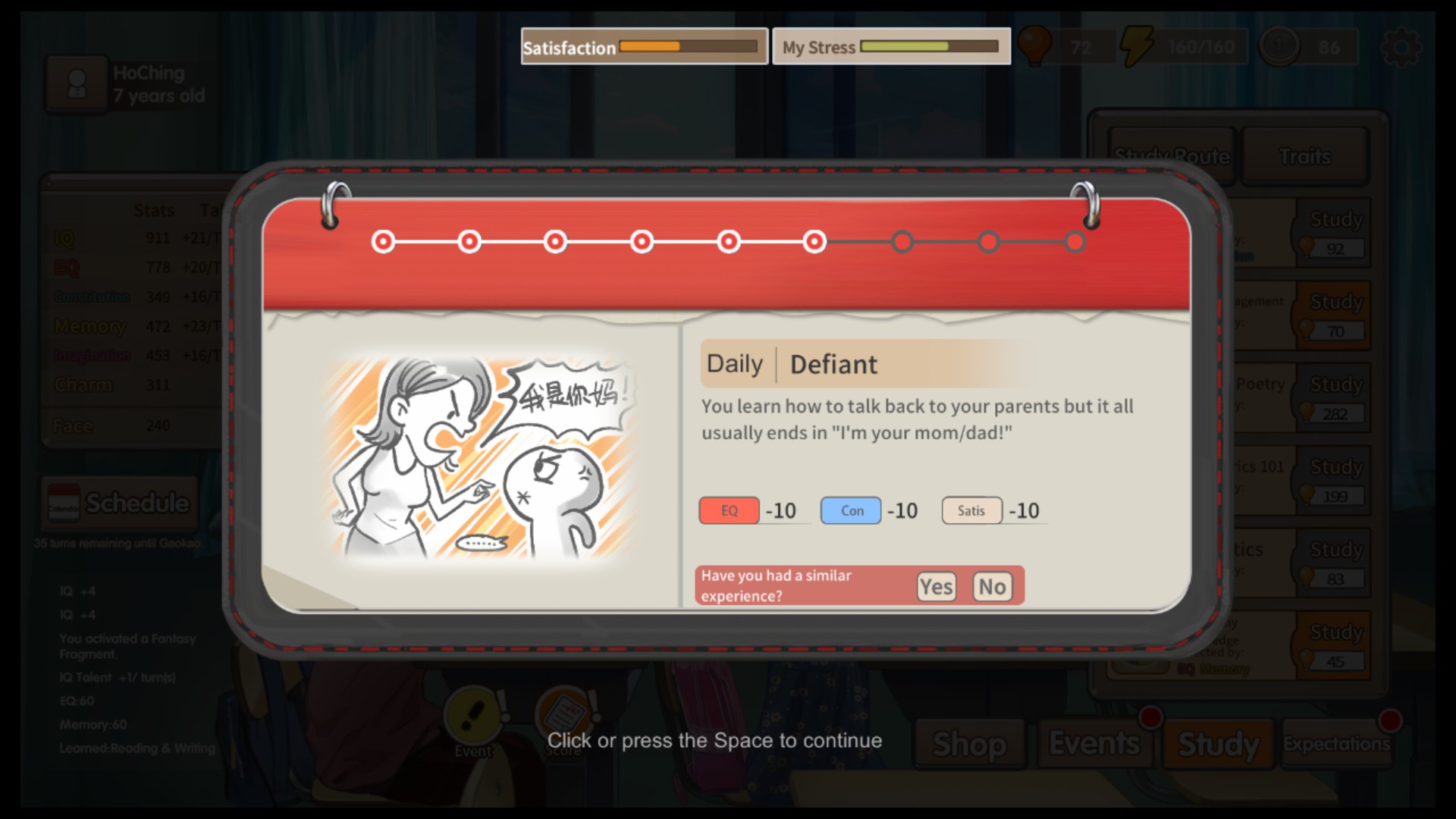Image resolution: width=1456 pixels, height=819 pixels.
Task: Switch to the Traits tab
Action: pyautogui.click(x=1306, y=156)
